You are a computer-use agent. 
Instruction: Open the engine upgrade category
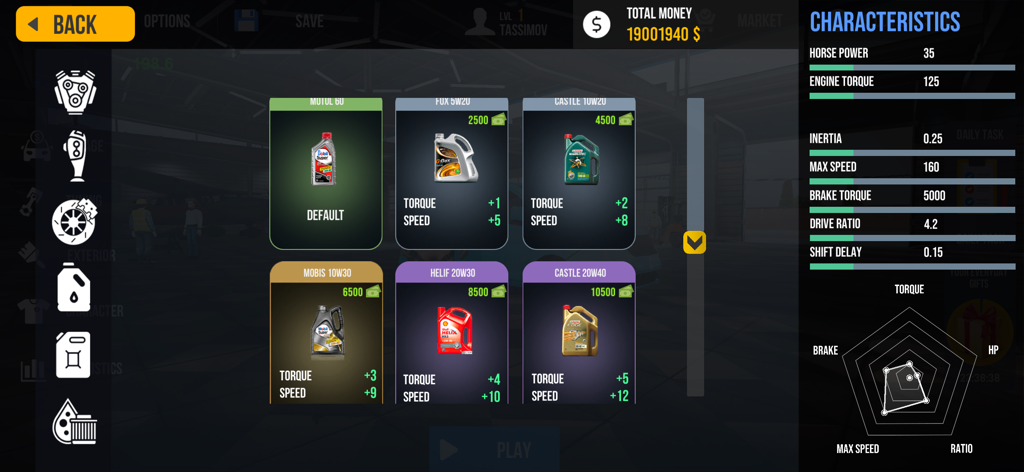pyautogui.click(x=75, y=92)
